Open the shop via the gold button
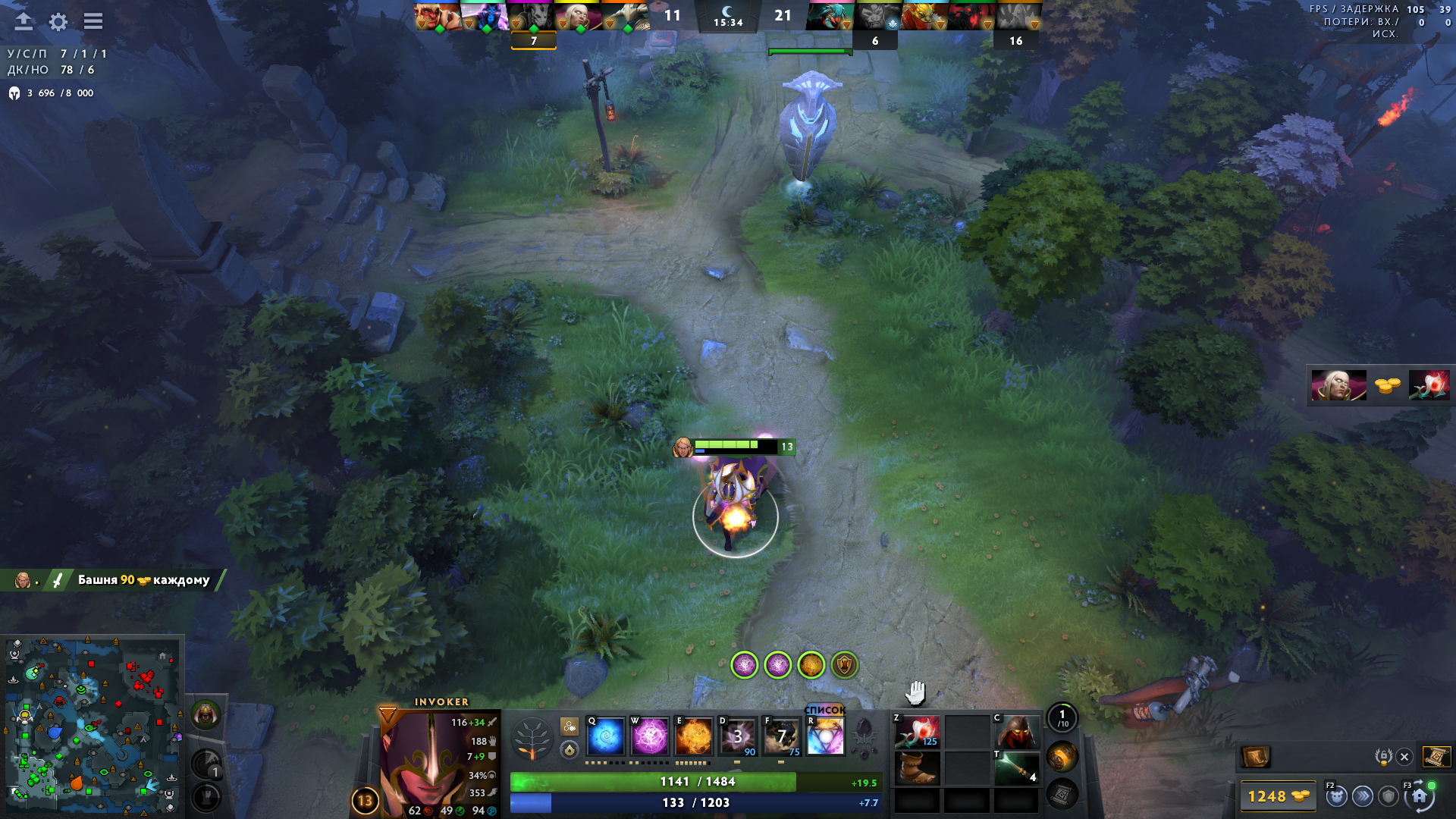This screenshot has width=1456, height=819. click(1278, 796)
